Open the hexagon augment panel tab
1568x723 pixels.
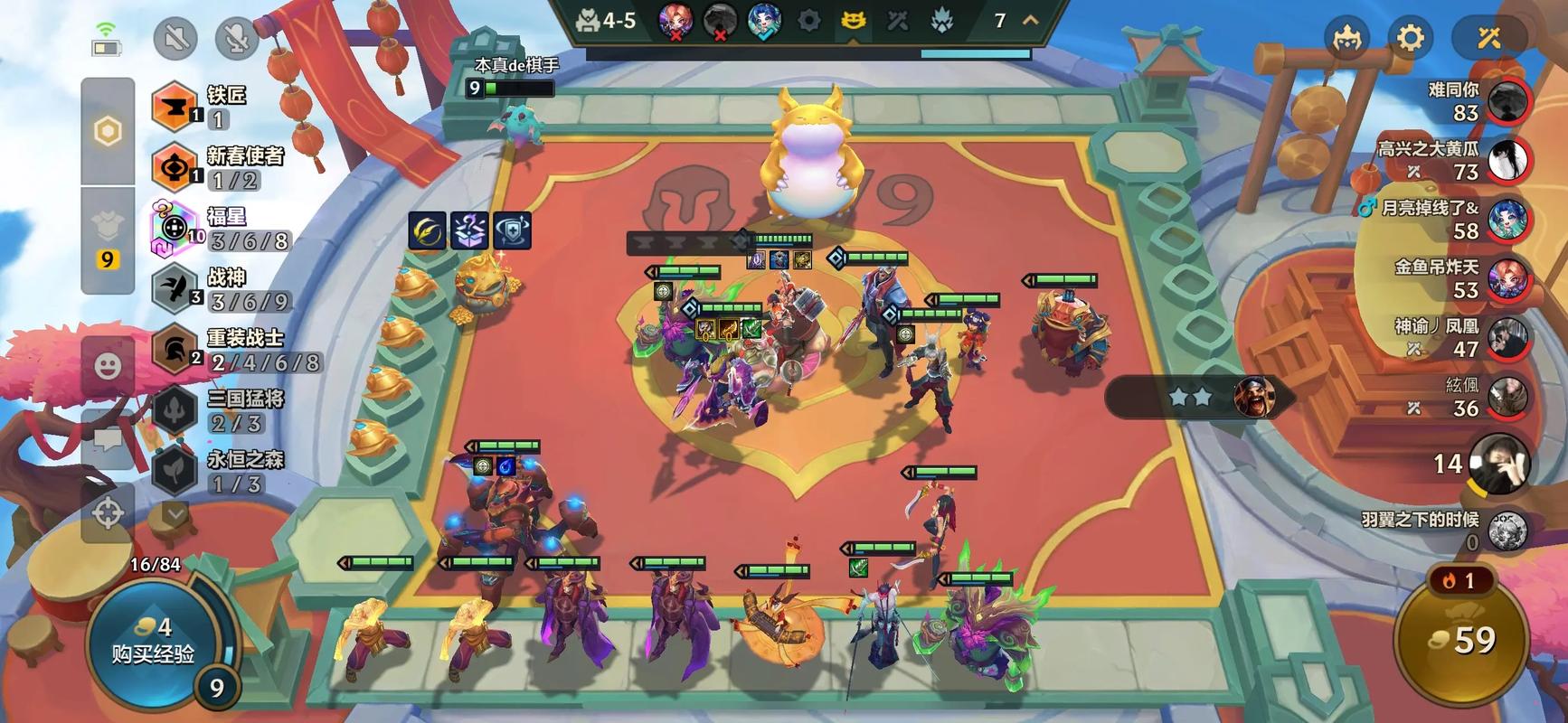tap(108, 132)
